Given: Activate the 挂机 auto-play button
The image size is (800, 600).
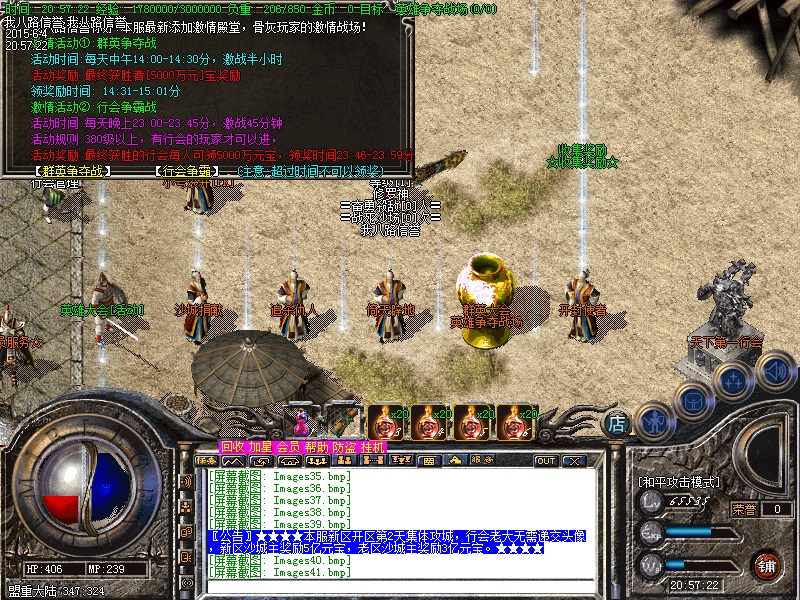Looking at the screenshot, I should (x=372, y=447).
